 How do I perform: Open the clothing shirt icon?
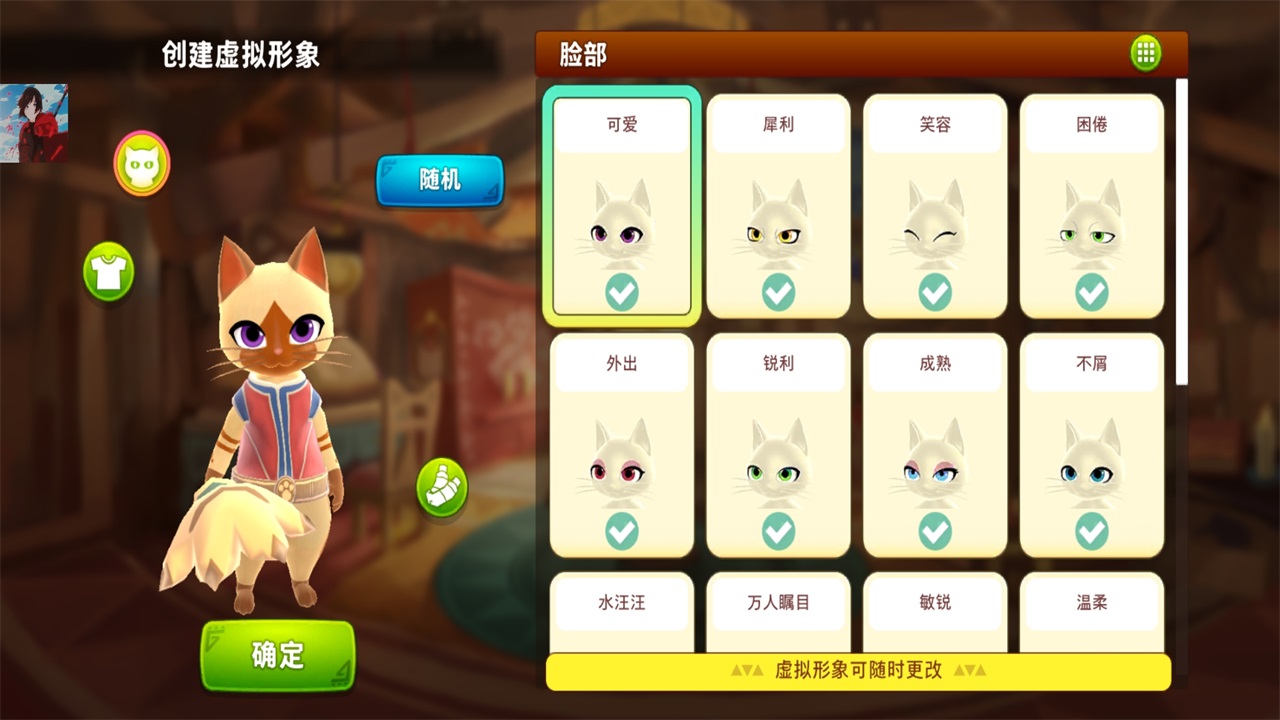pos(109,273)
